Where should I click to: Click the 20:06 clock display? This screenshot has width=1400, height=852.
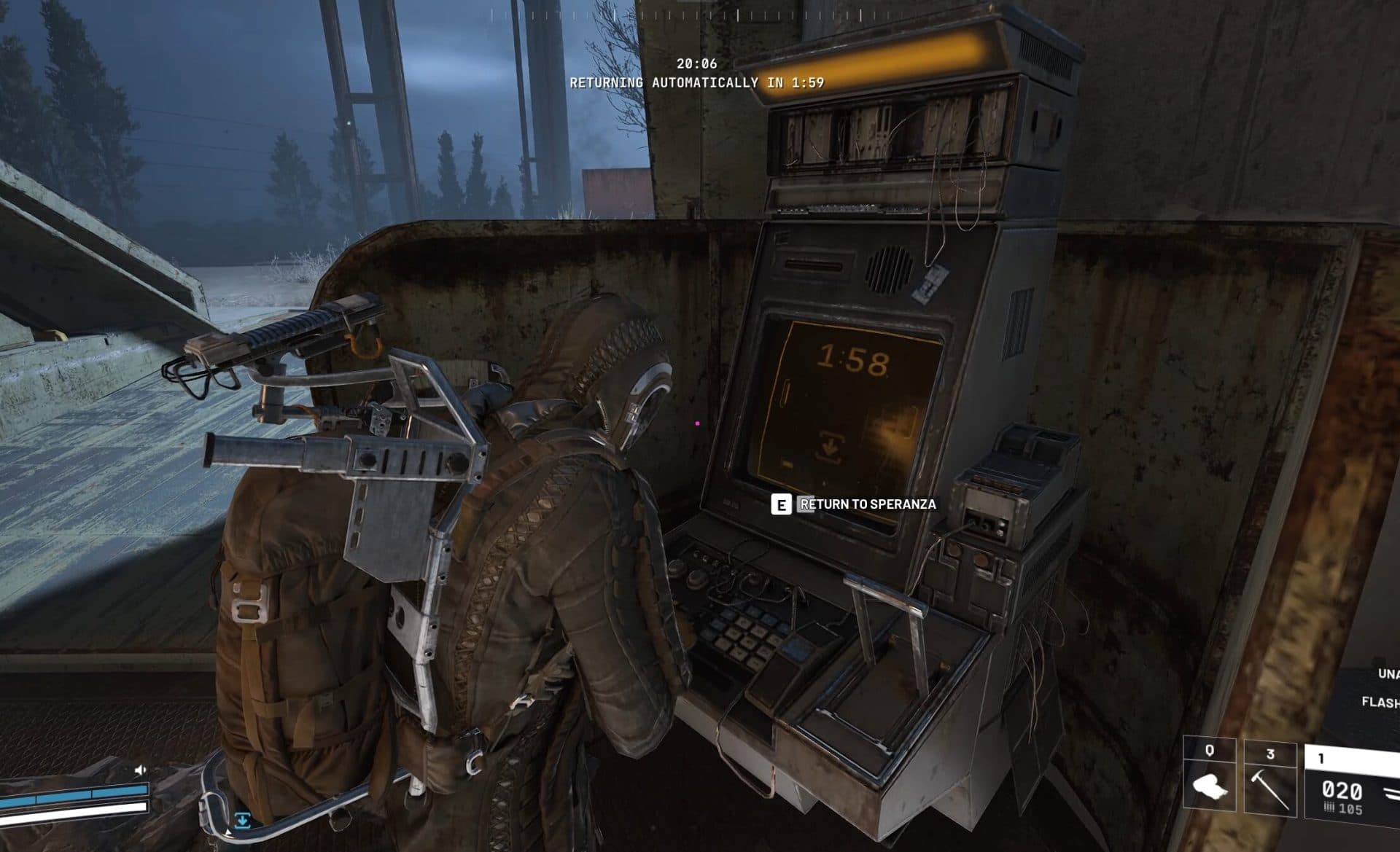[x=698, y=64]
